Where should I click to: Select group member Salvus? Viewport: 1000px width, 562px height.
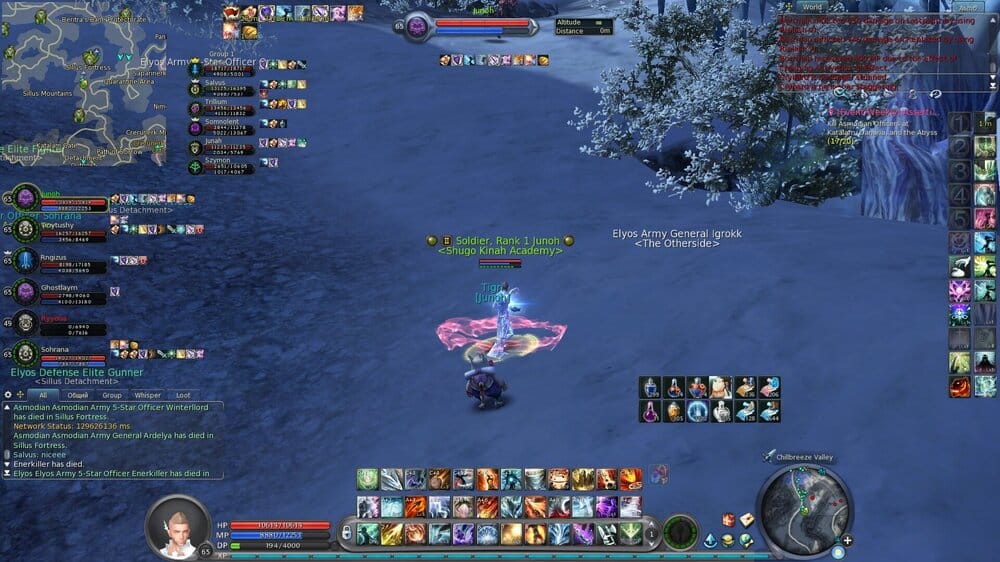coord(220,88)
